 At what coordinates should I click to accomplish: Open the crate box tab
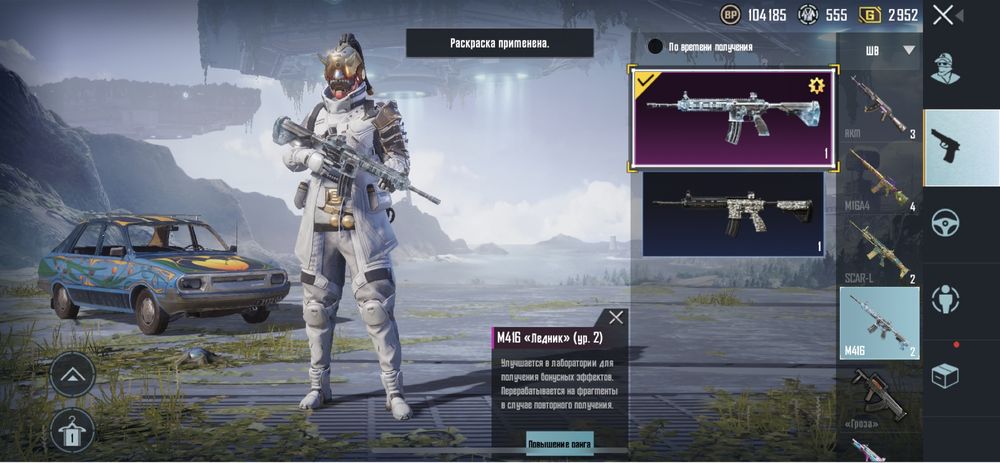pos(945,376)
